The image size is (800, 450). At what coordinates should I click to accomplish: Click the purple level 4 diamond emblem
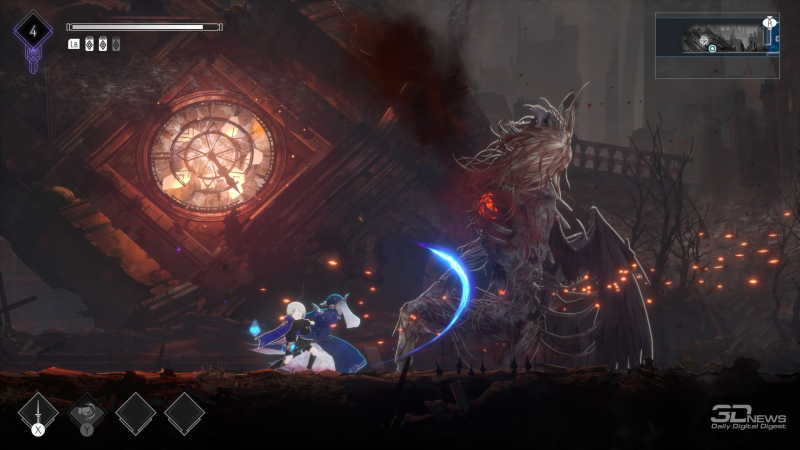tap(33, 32)
